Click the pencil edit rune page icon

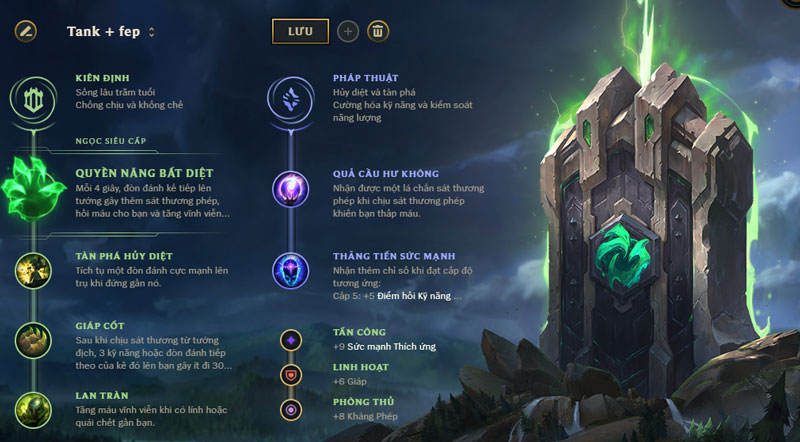coord(25,31)
